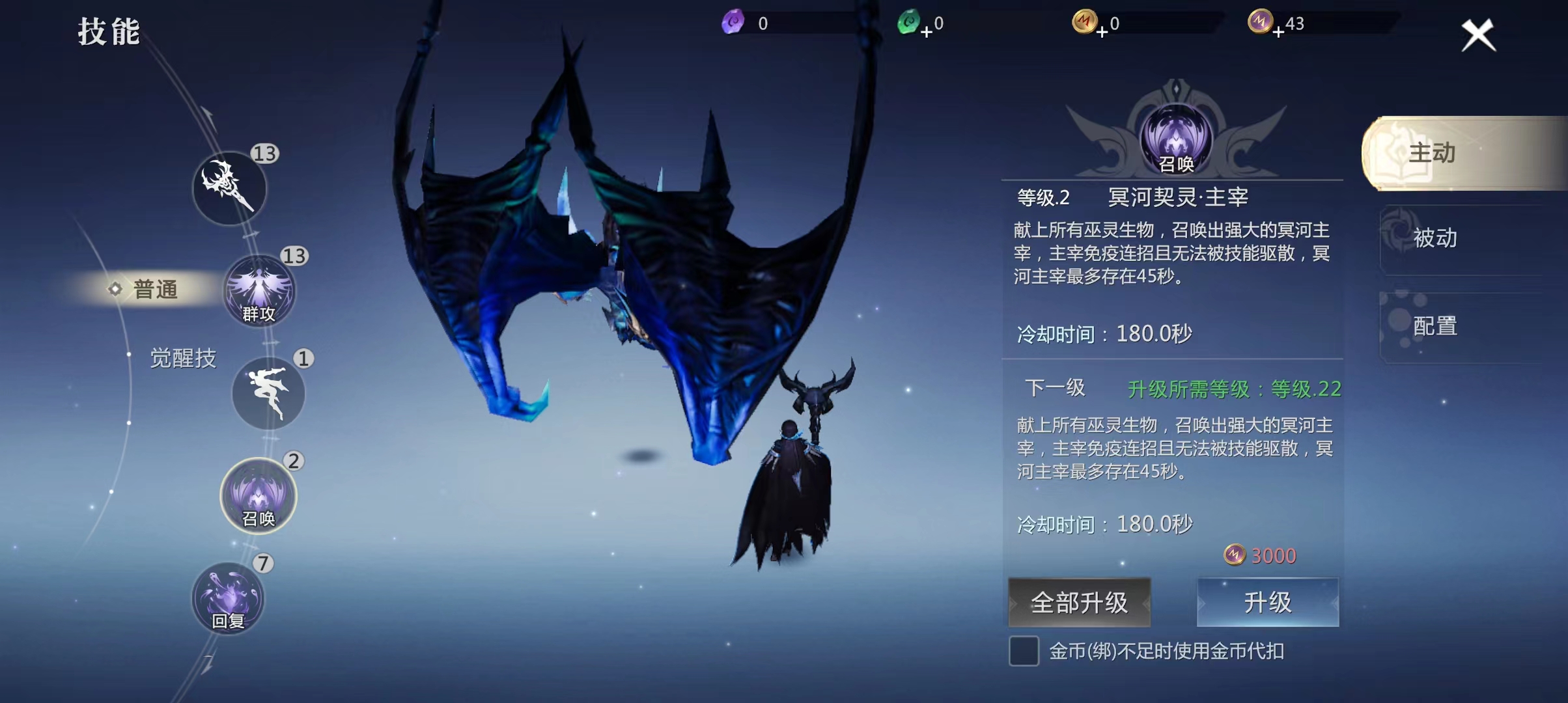Select the weapon skill icon showing level 13
This screenshot has height=703, width=1568.
pos(229,189)
